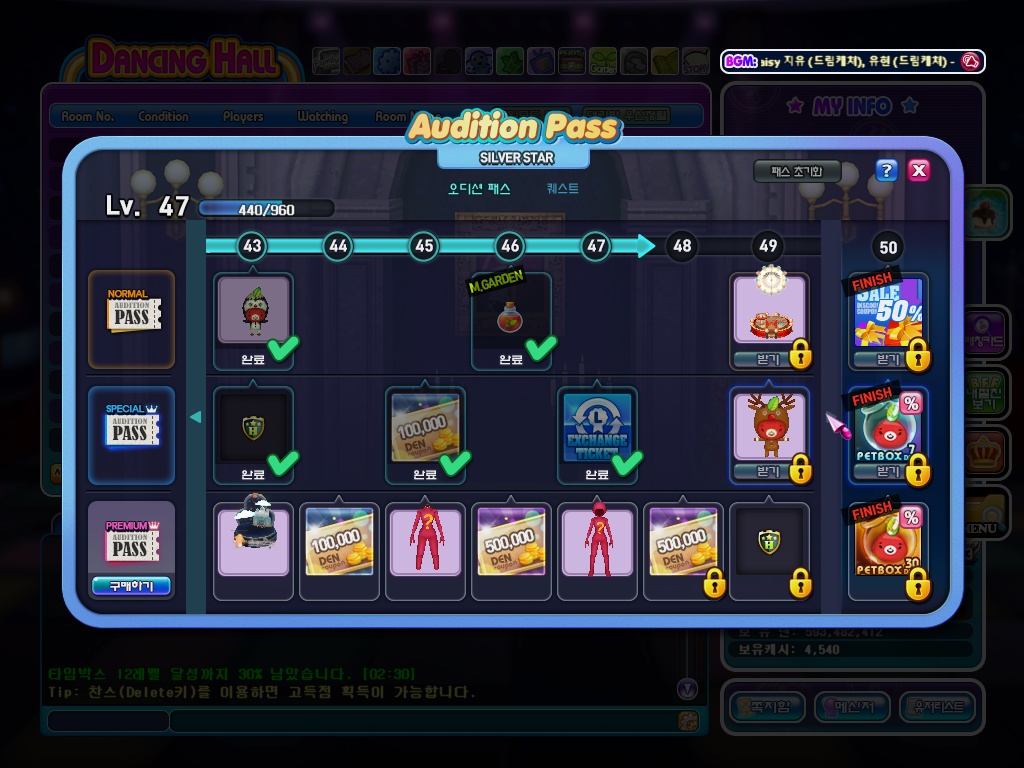Viewport: 1024px width, 768px height.
Task: Open the blue question mark help
Action: [x=886, y=170]
